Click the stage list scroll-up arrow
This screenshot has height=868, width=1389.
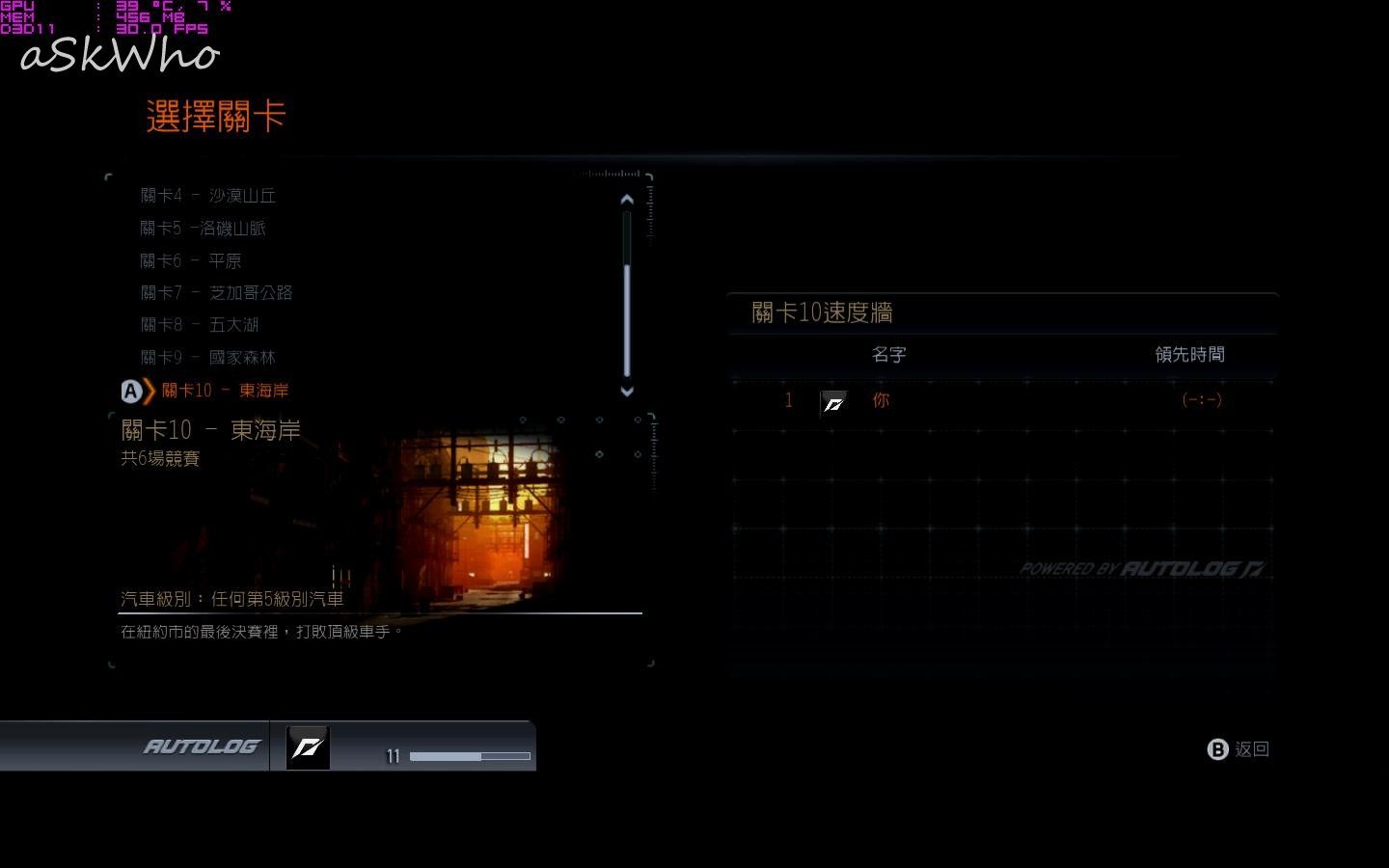pos(627,200)
